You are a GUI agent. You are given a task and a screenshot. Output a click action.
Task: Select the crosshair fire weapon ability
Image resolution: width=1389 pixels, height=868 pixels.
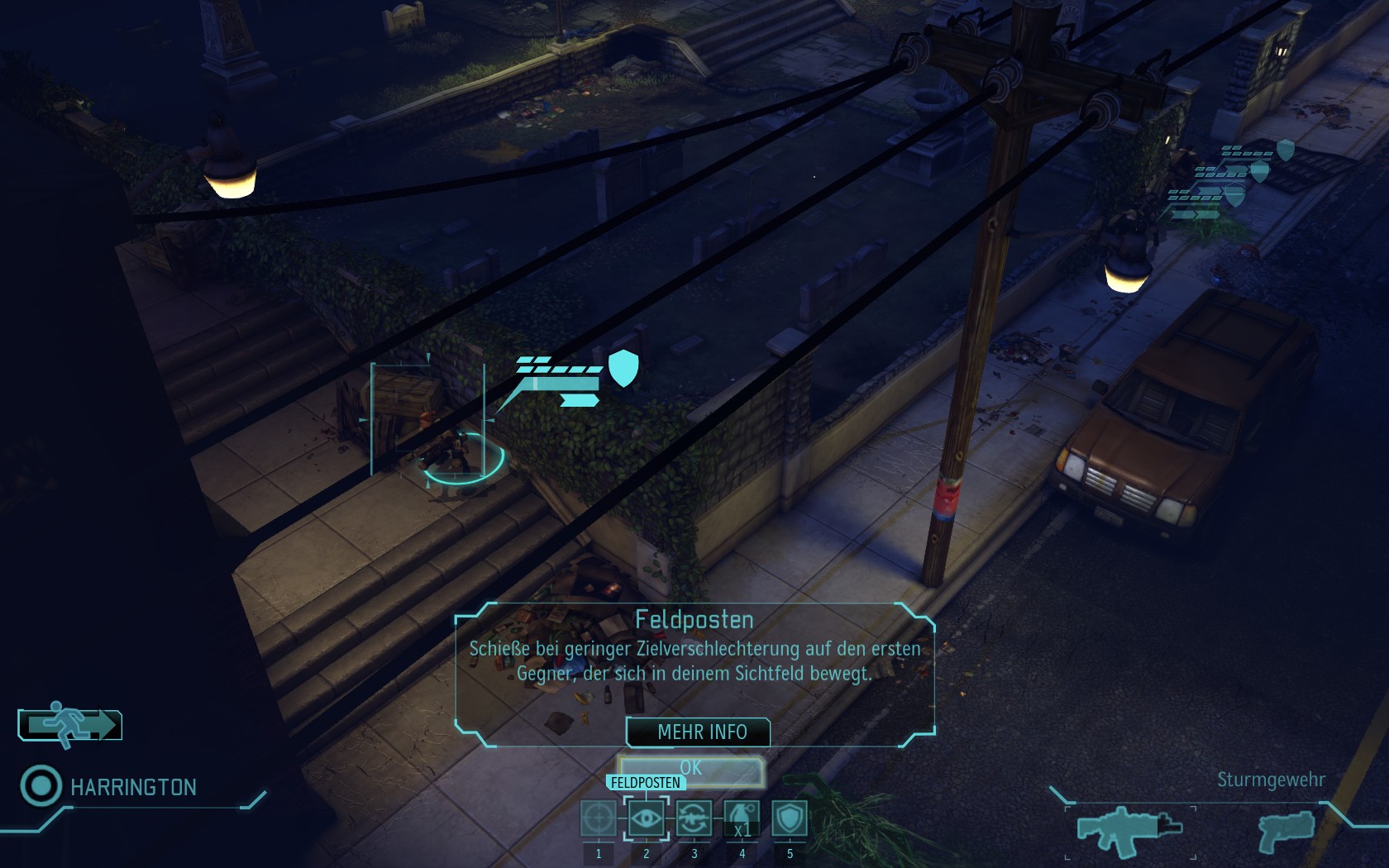tap(599, 818)
